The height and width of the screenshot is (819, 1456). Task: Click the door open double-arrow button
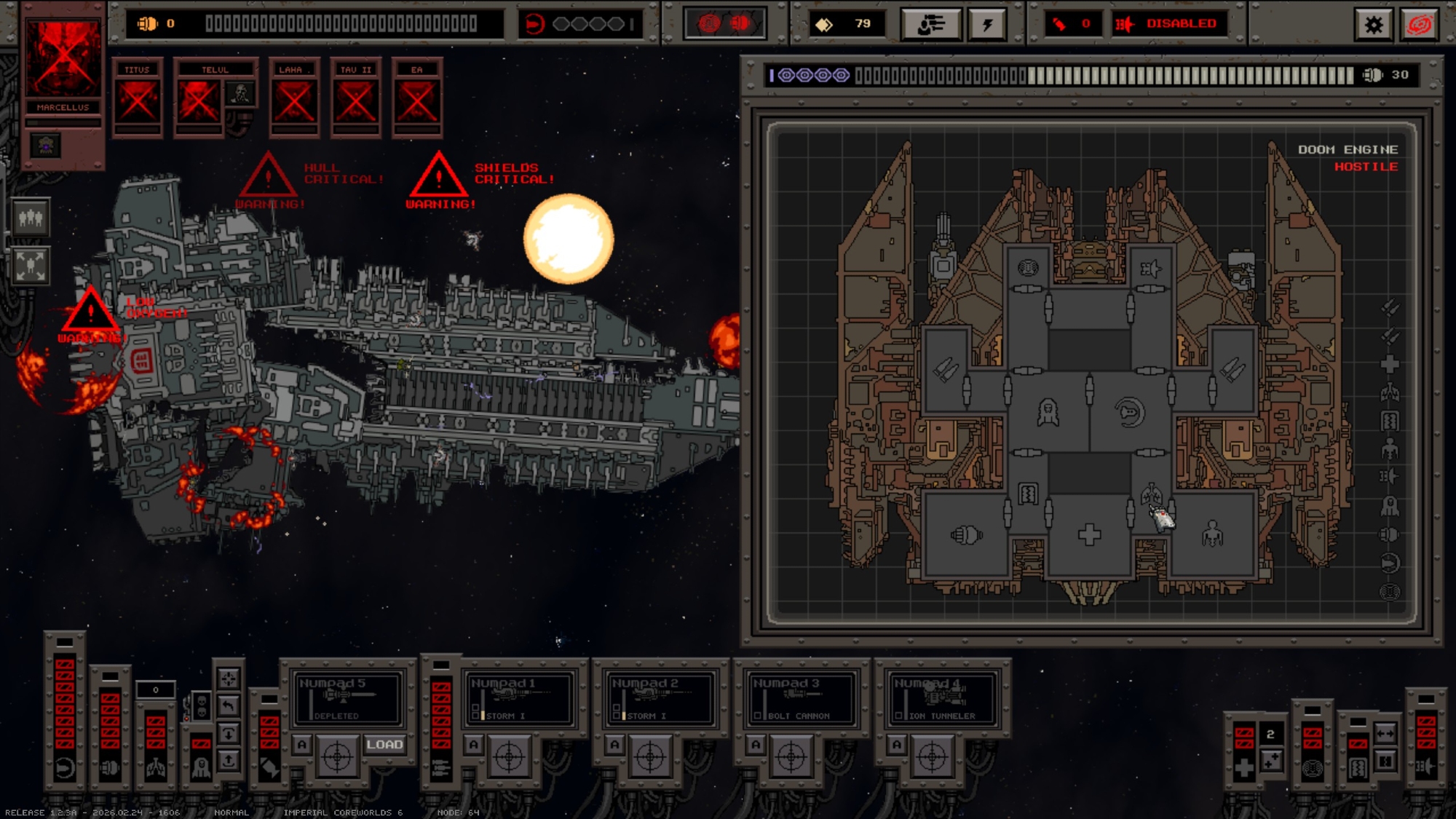[x=1385, y=734]
